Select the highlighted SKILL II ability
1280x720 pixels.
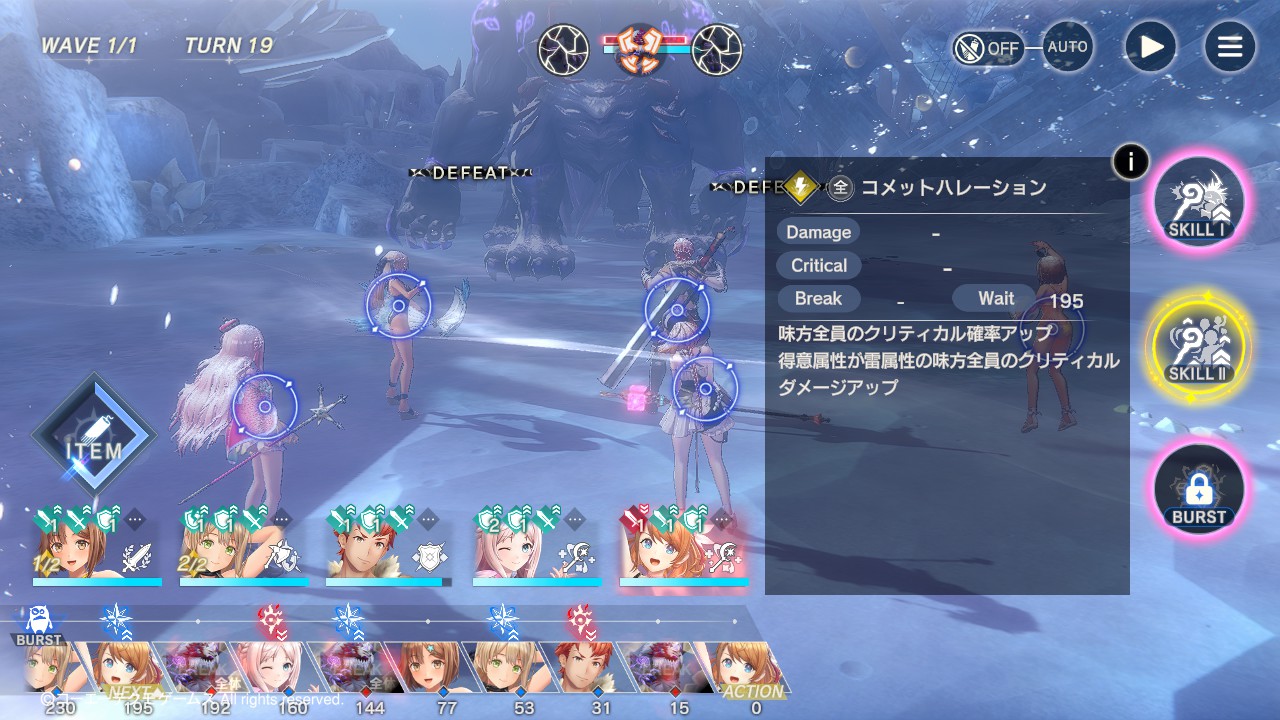1198,346
